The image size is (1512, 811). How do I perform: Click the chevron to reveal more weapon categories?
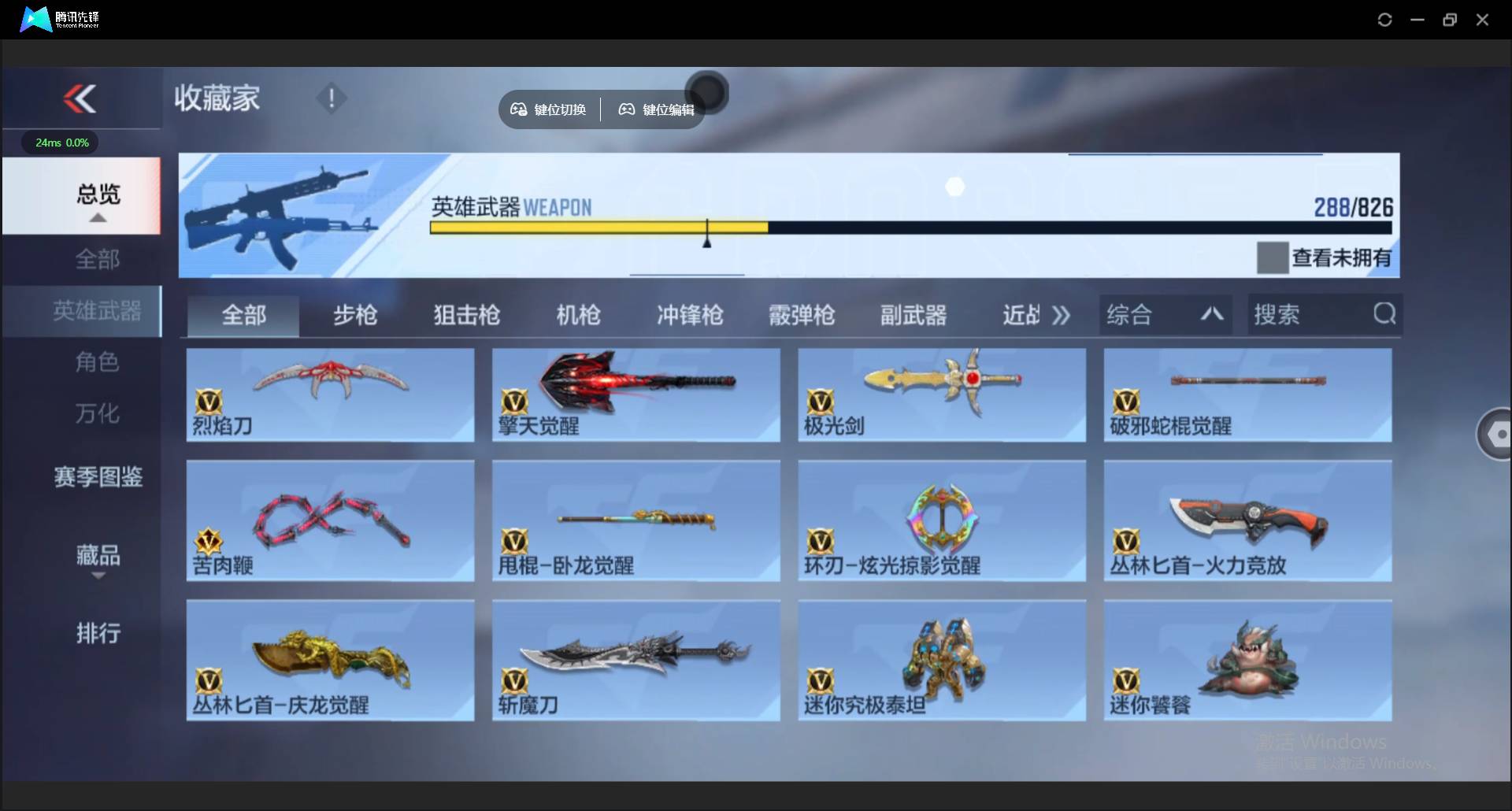tap(1062, 314)
